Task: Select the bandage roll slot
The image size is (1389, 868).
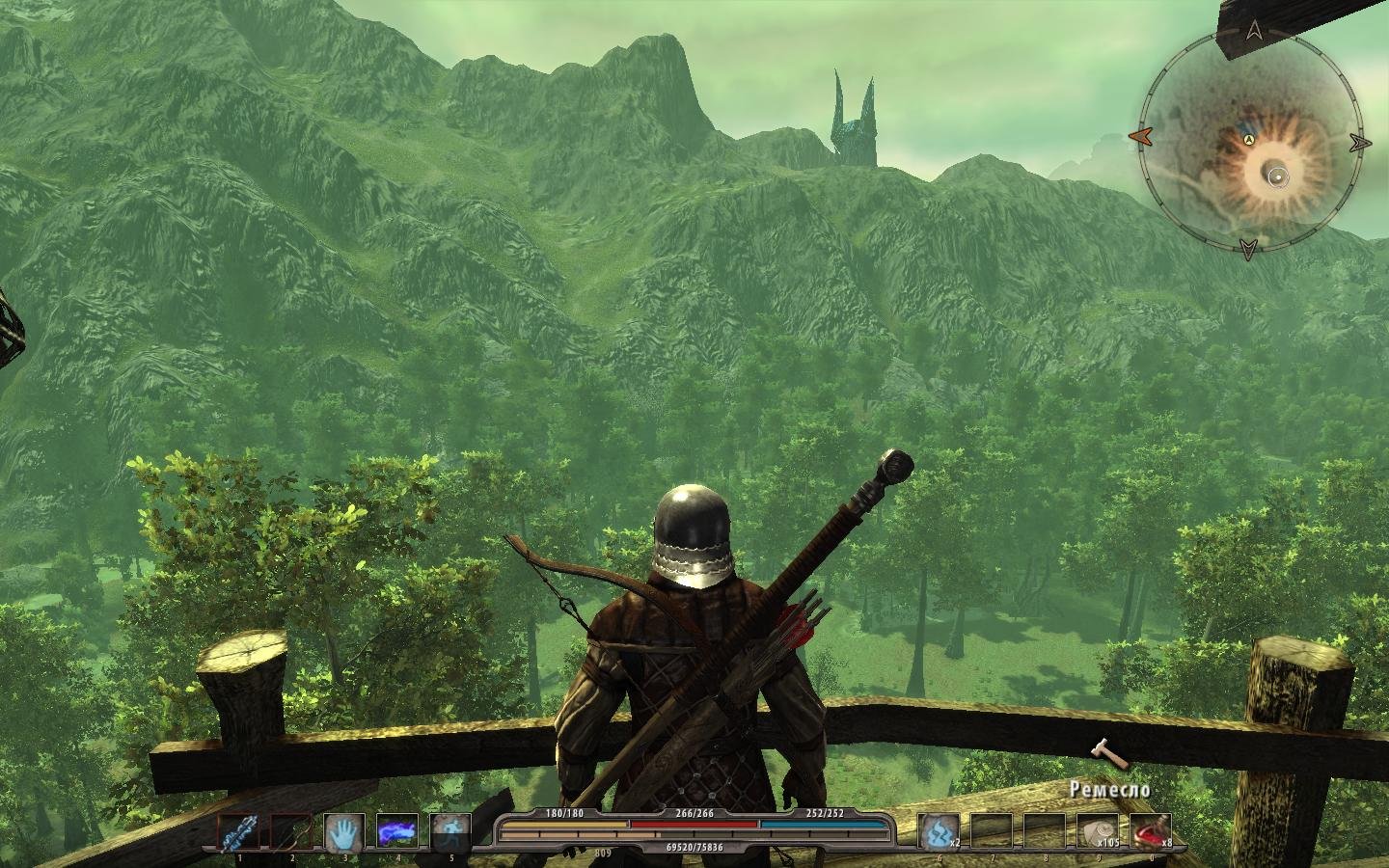Action: point(1096,831)
